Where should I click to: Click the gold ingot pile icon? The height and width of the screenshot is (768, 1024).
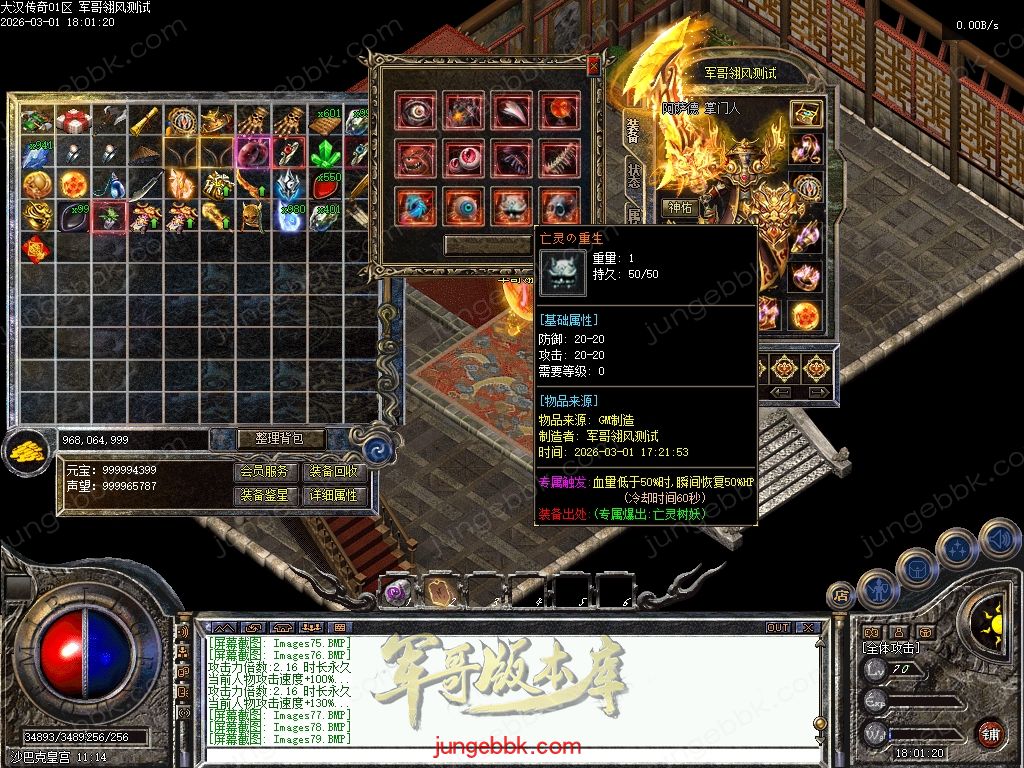coord(25,451)
